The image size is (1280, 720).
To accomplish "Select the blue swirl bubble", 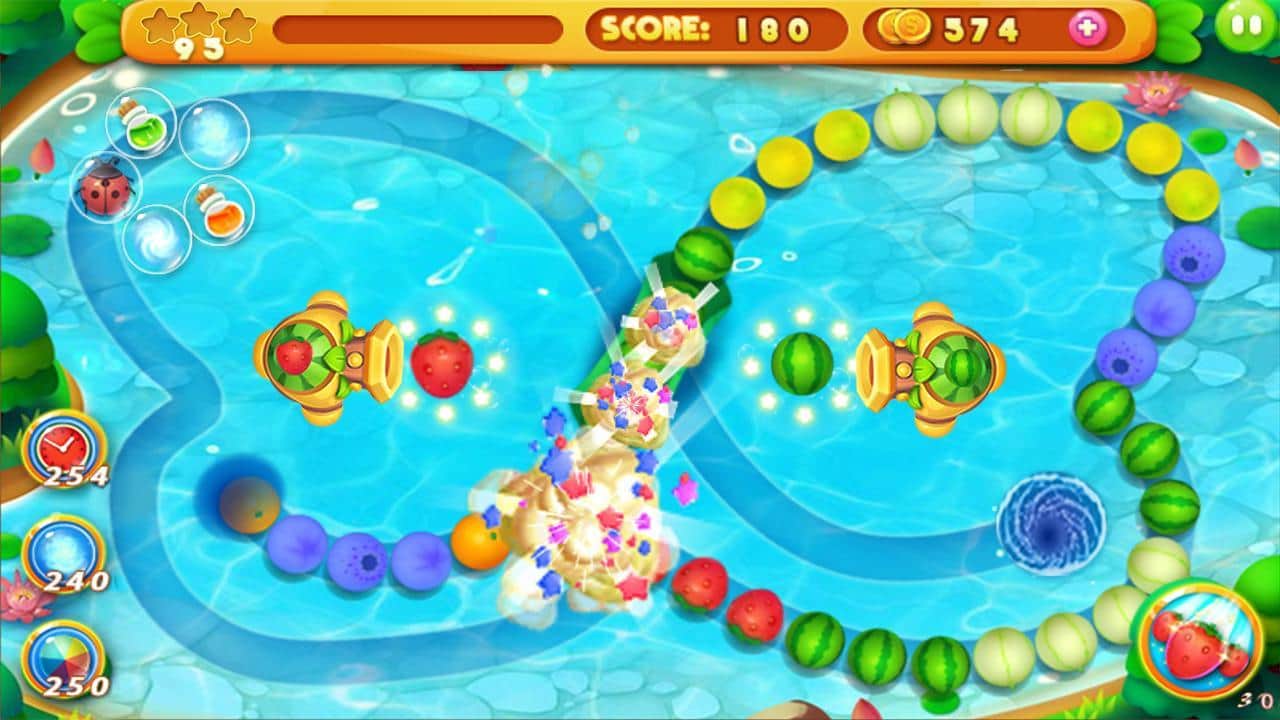I will tap(157, 238).
